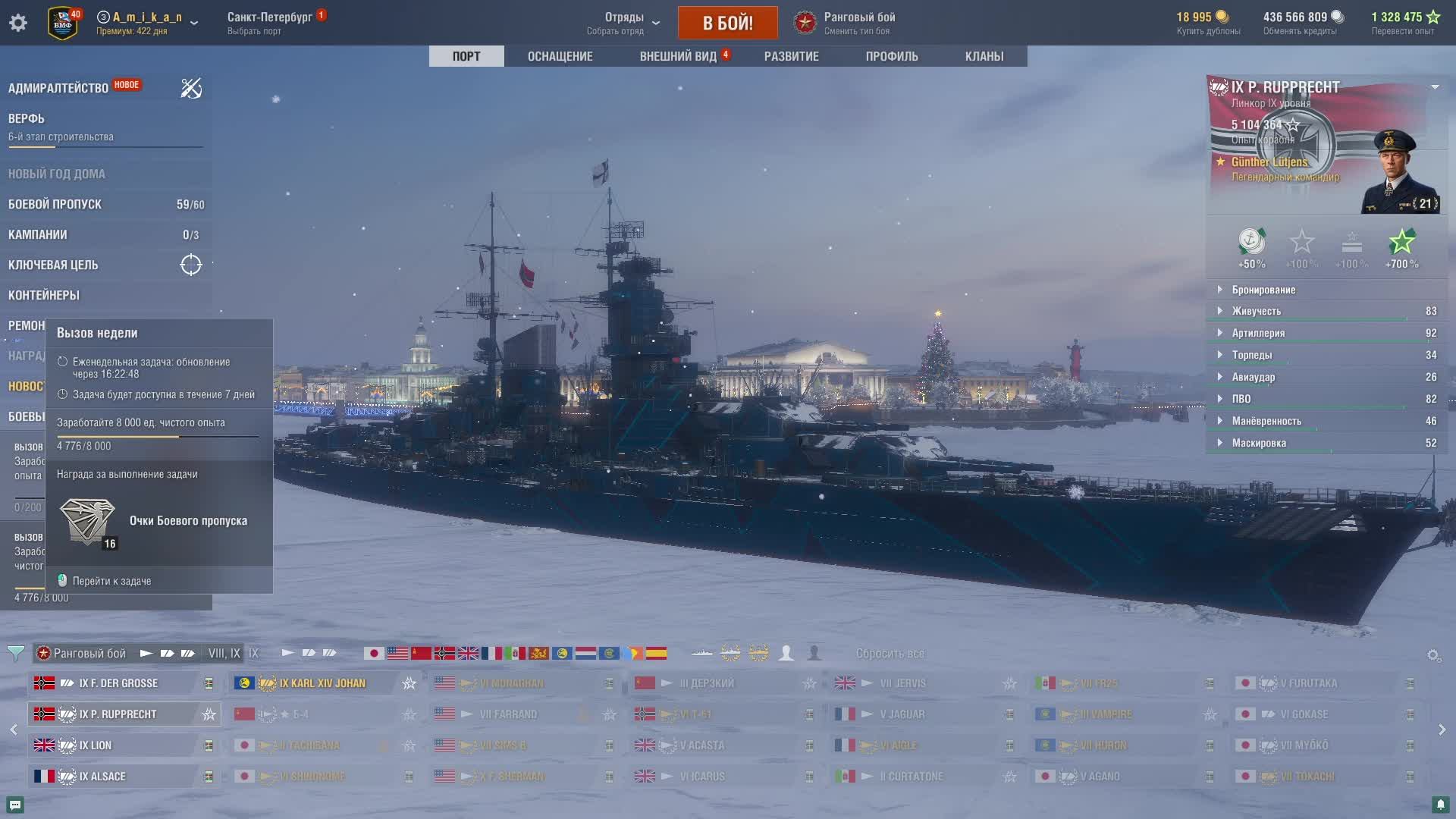This screenshot has height=819, width=1456.
Task: Open the АДМИРАЛТЕЙСТВО menu entry
Action: [58, 88]
